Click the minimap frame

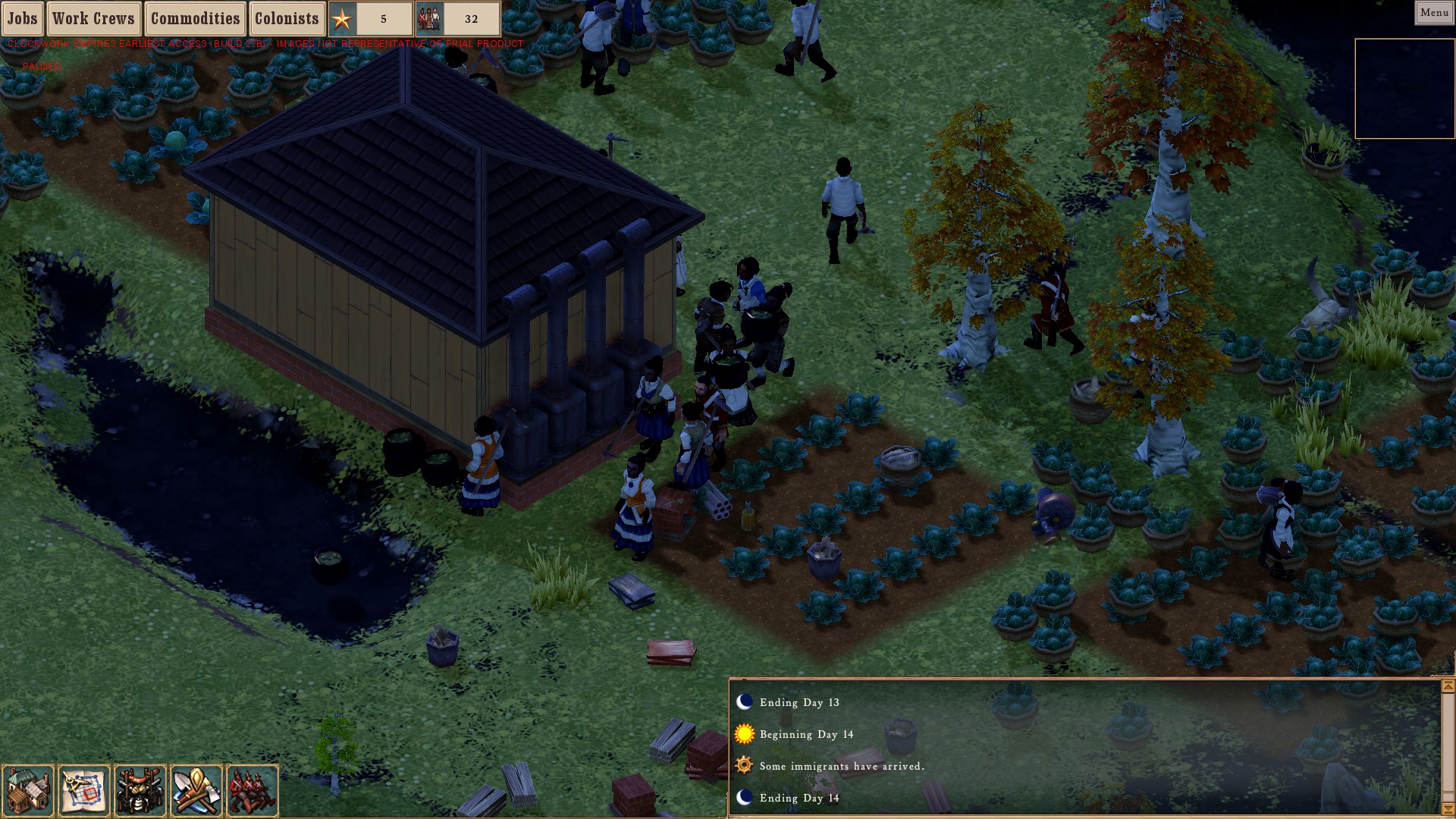click(1404, 89)
